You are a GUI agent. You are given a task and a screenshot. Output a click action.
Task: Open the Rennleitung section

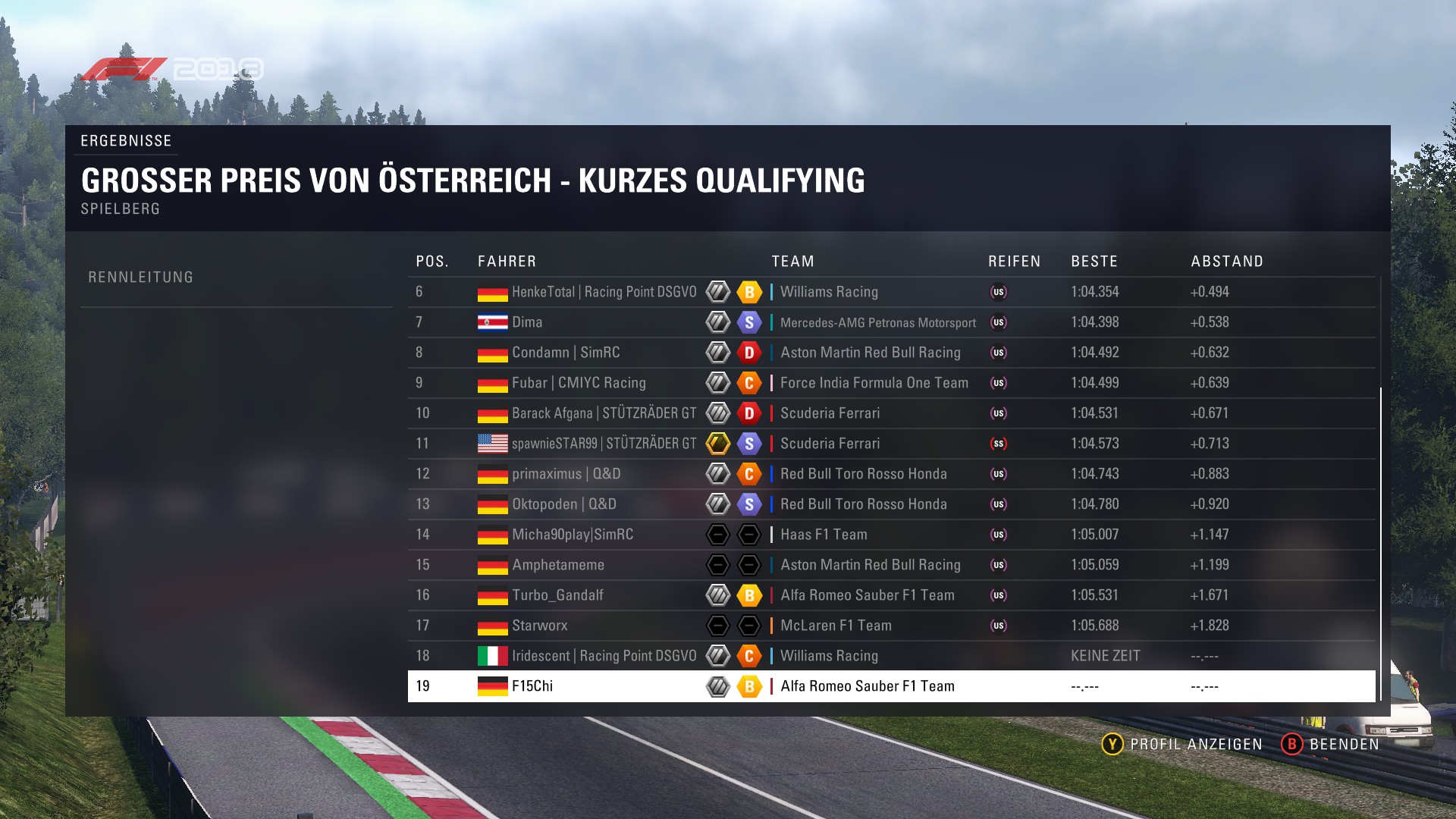pyautogui.click(x=141, y=278)
